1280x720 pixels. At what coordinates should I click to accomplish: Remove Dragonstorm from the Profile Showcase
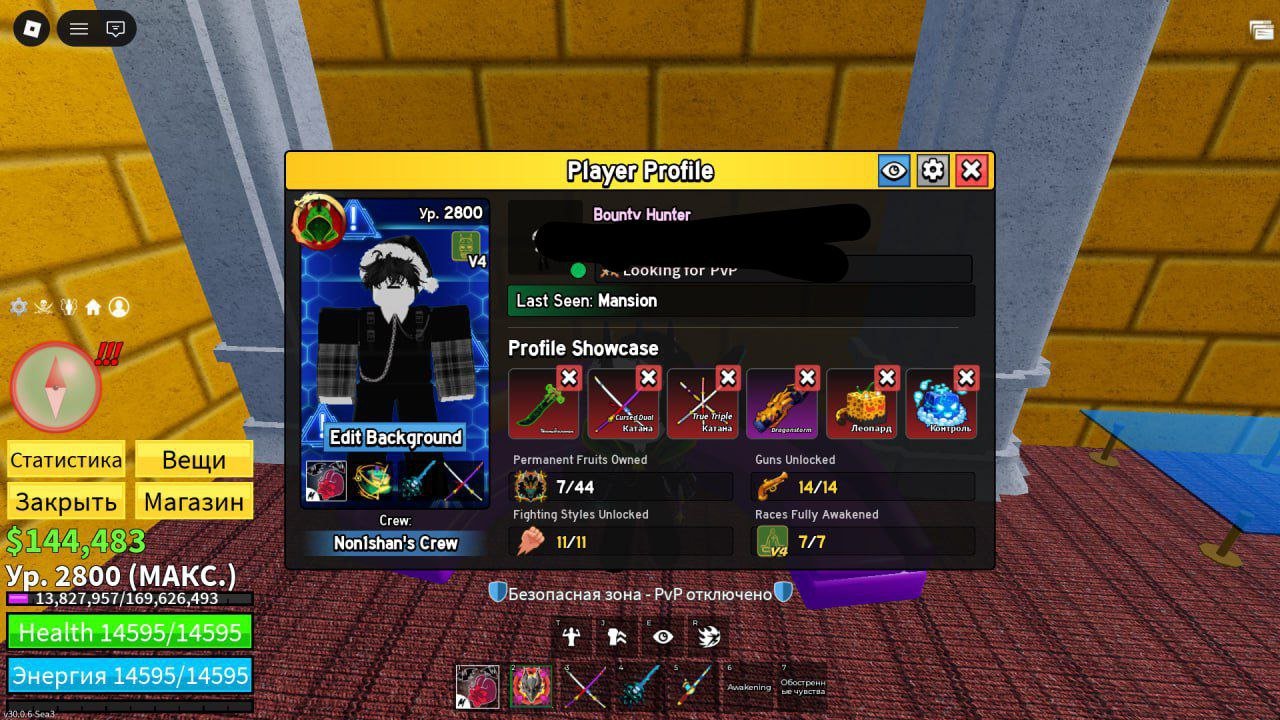click(808, 377)
